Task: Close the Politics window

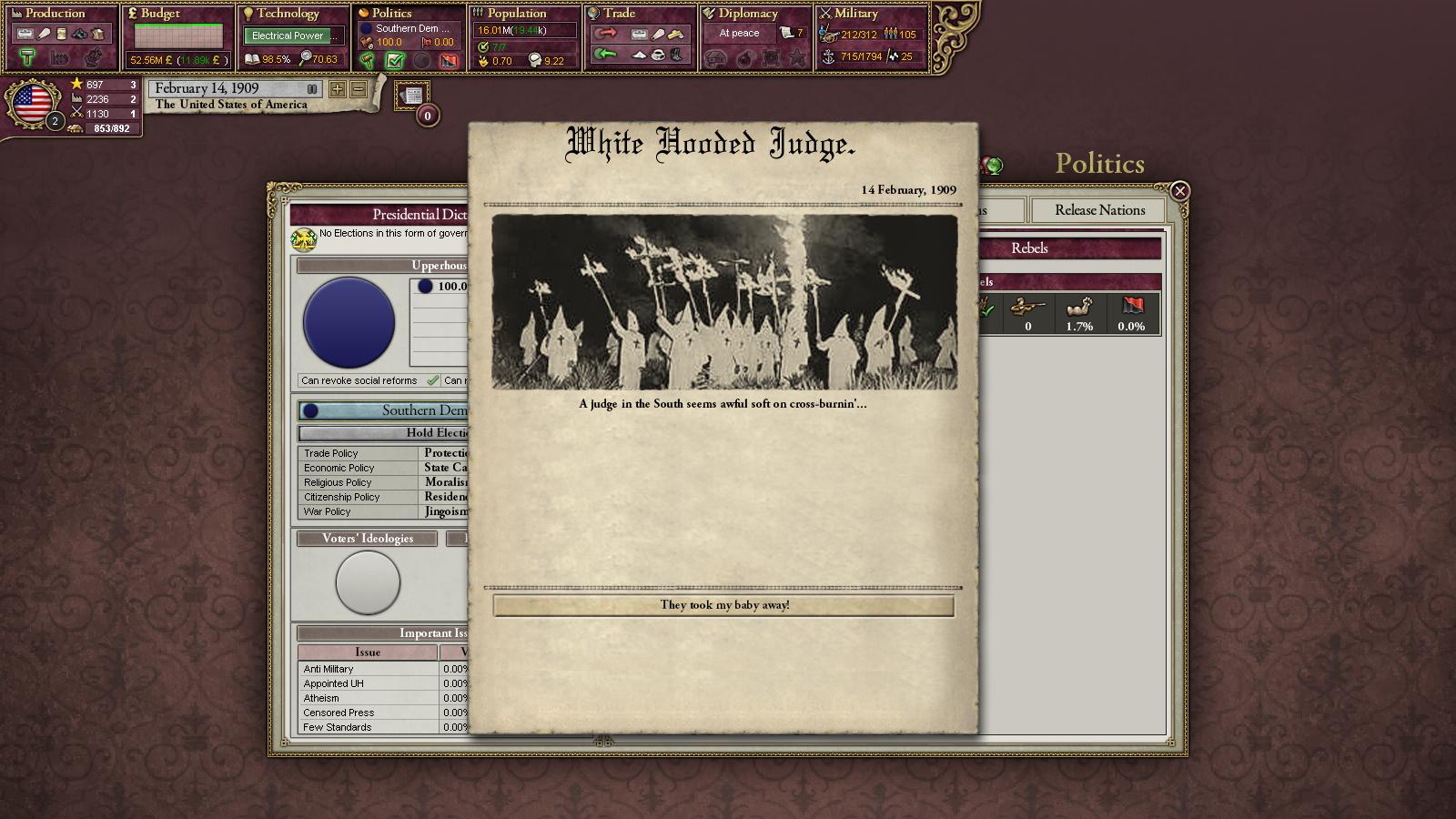Action: click(1179, 191)
